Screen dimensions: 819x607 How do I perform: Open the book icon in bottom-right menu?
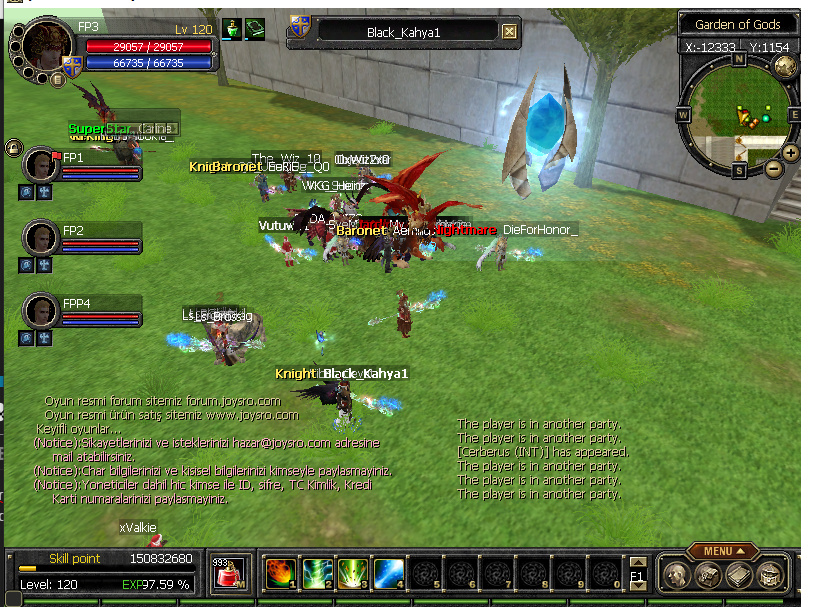739,575
